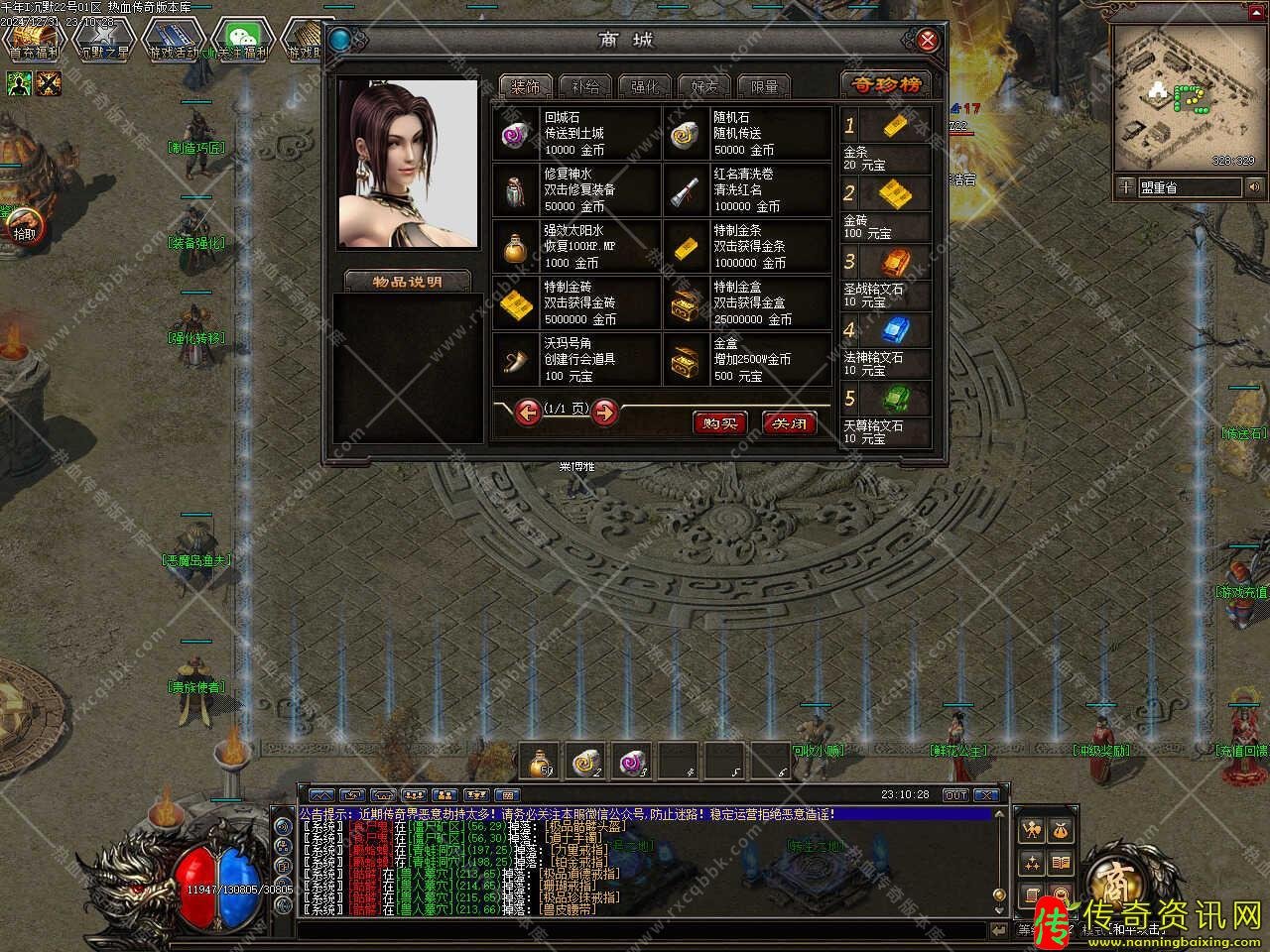This screenshot has height=952, width=1270.
Task: Open the minimap in the corner
Action: pos(1188,96)
